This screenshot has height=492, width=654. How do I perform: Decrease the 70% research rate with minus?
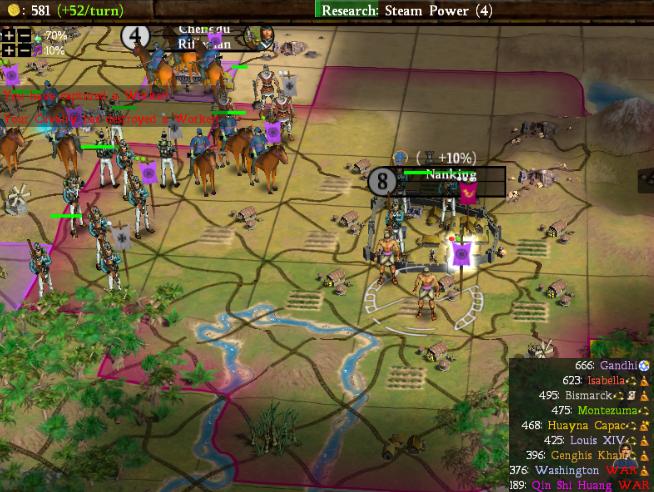pyautogui.click(x=23, y=35)
